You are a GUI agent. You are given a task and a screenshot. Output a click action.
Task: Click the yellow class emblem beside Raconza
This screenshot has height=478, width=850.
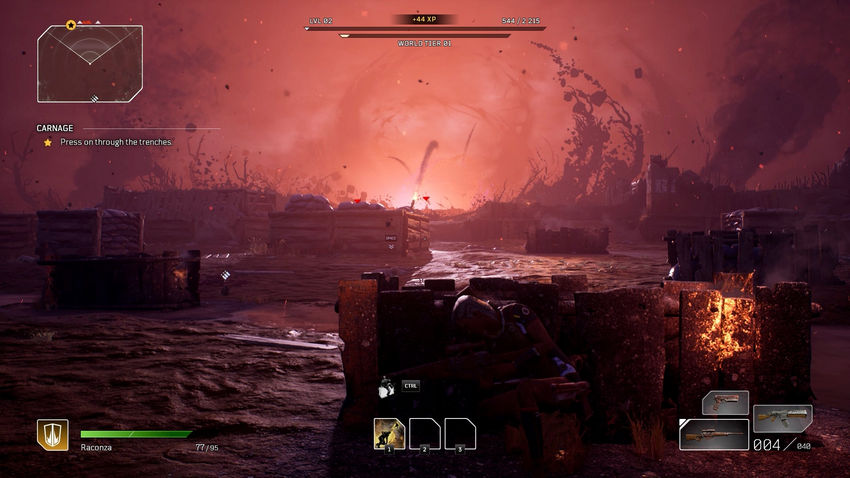coord(52,434)
